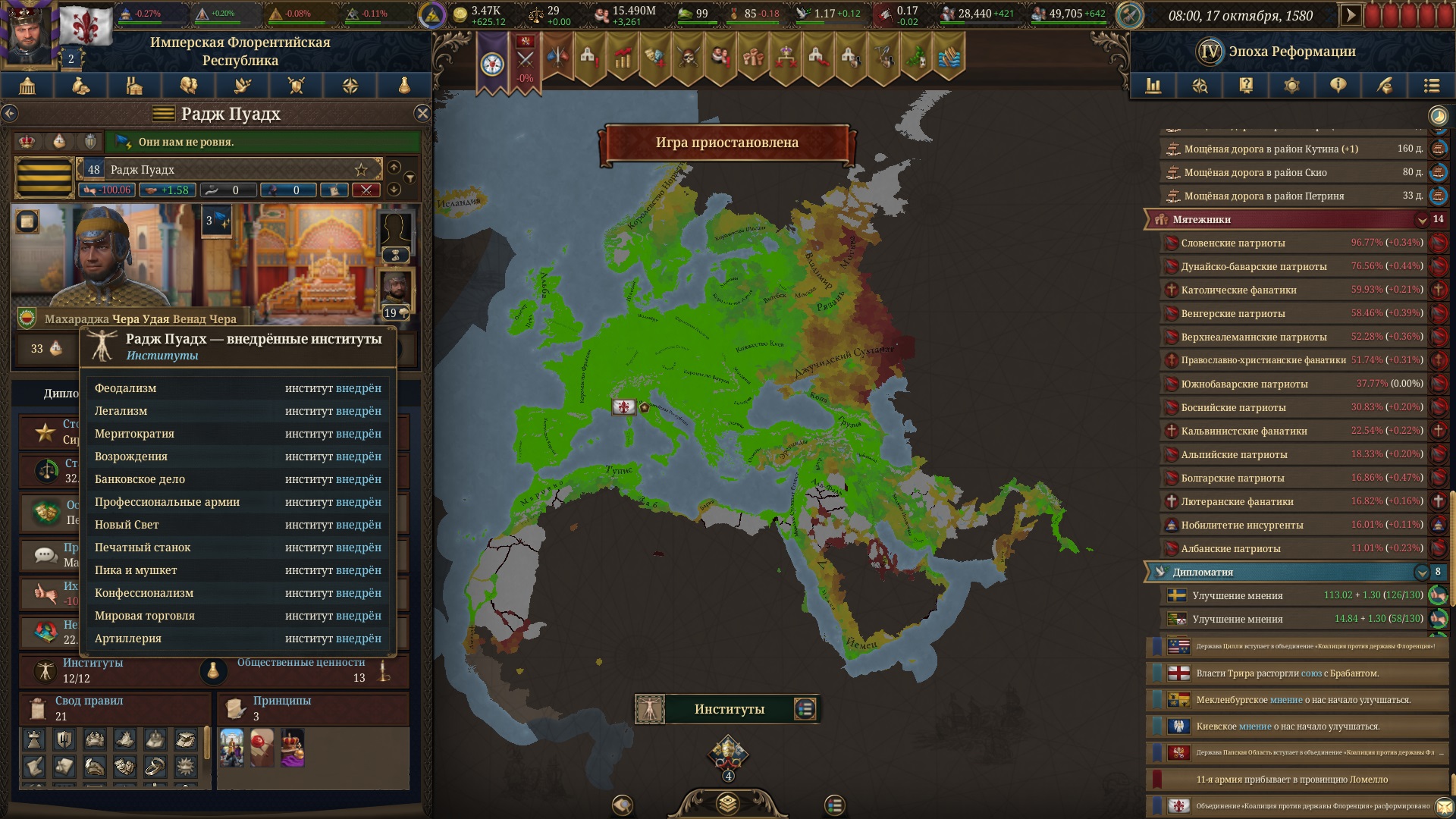Select Католические фанатики rebel row
Viewport: 1456px width, 819px height.
click(x=1289, y=290)
